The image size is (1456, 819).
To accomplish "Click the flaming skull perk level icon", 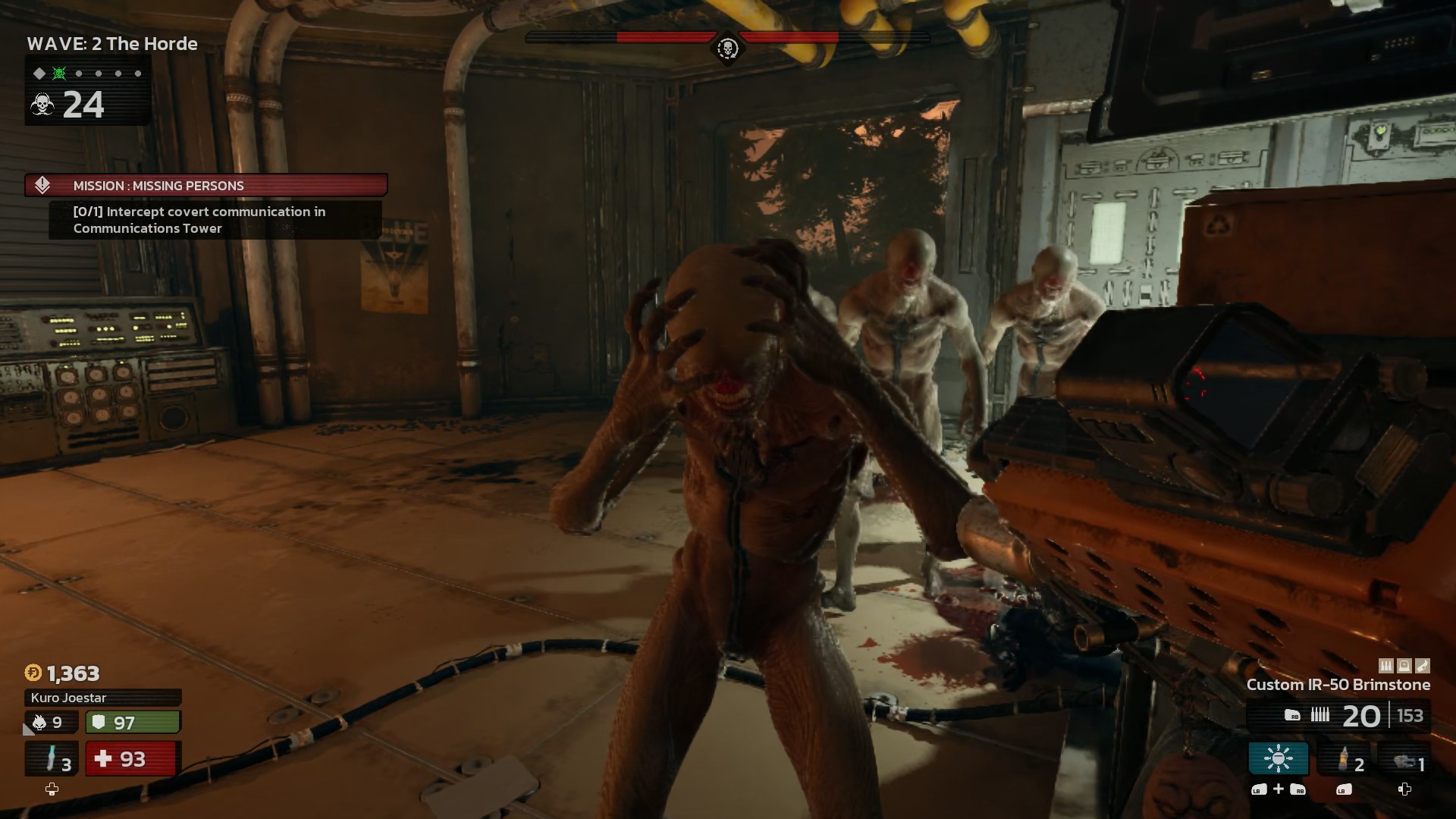I will click(39, 722).
